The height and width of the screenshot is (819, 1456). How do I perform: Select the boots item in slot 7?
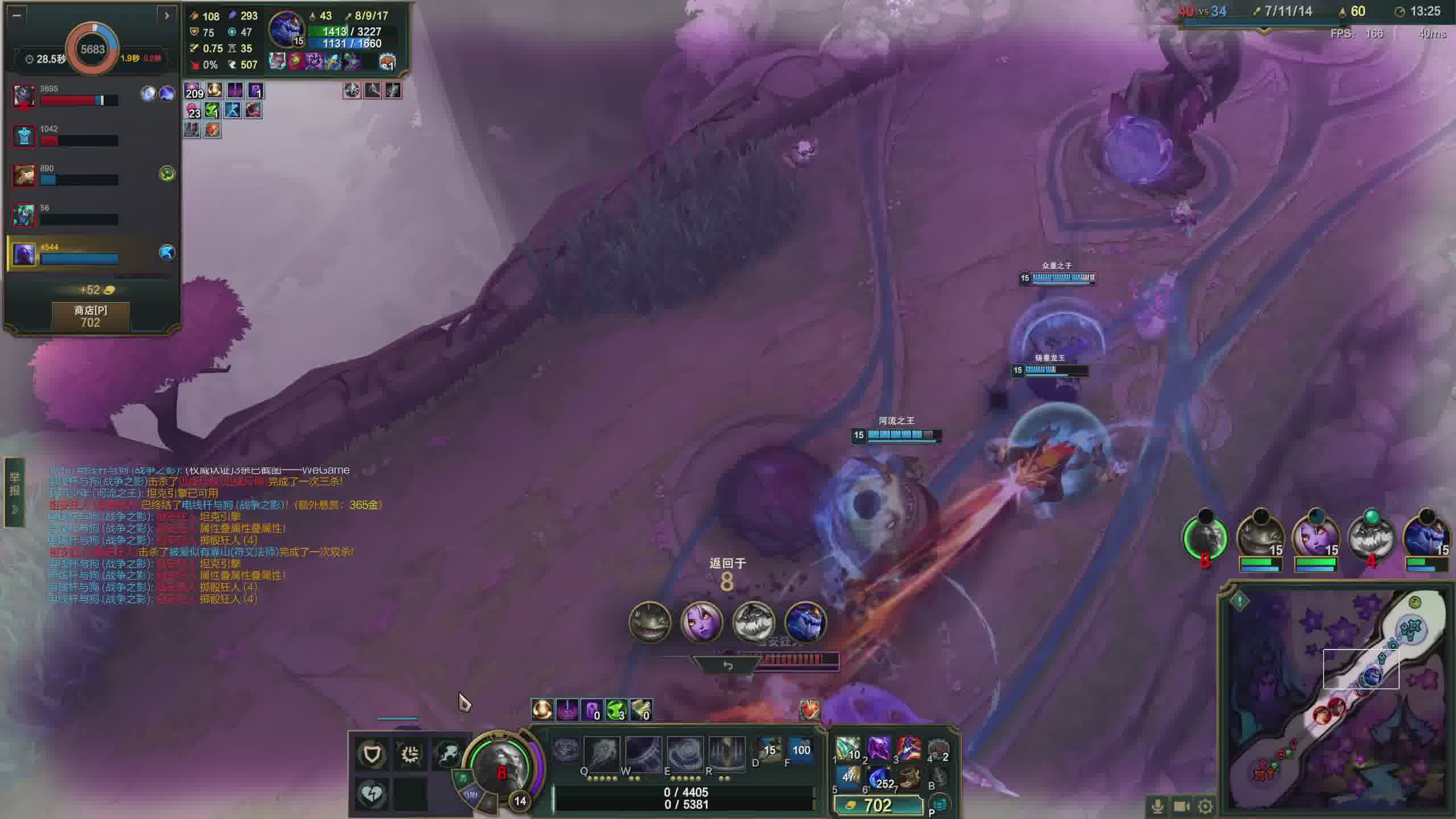910,778
